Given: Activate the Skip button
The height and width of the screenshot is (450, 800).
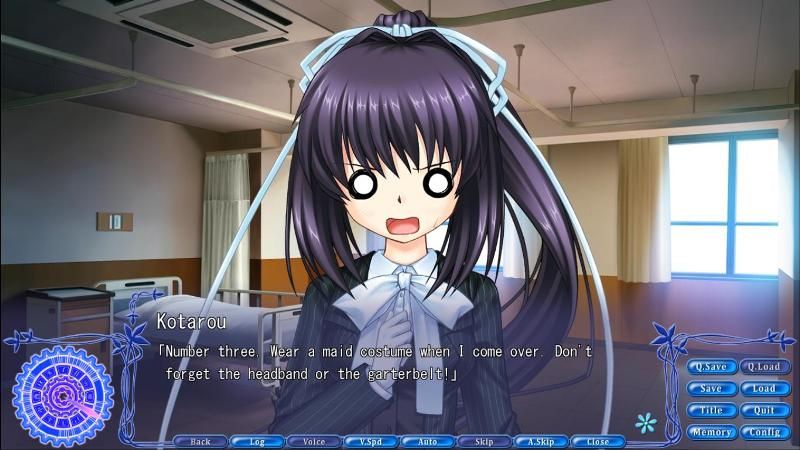Looking at the screenshot, I should pyautogui.click(x=484, y=441).
